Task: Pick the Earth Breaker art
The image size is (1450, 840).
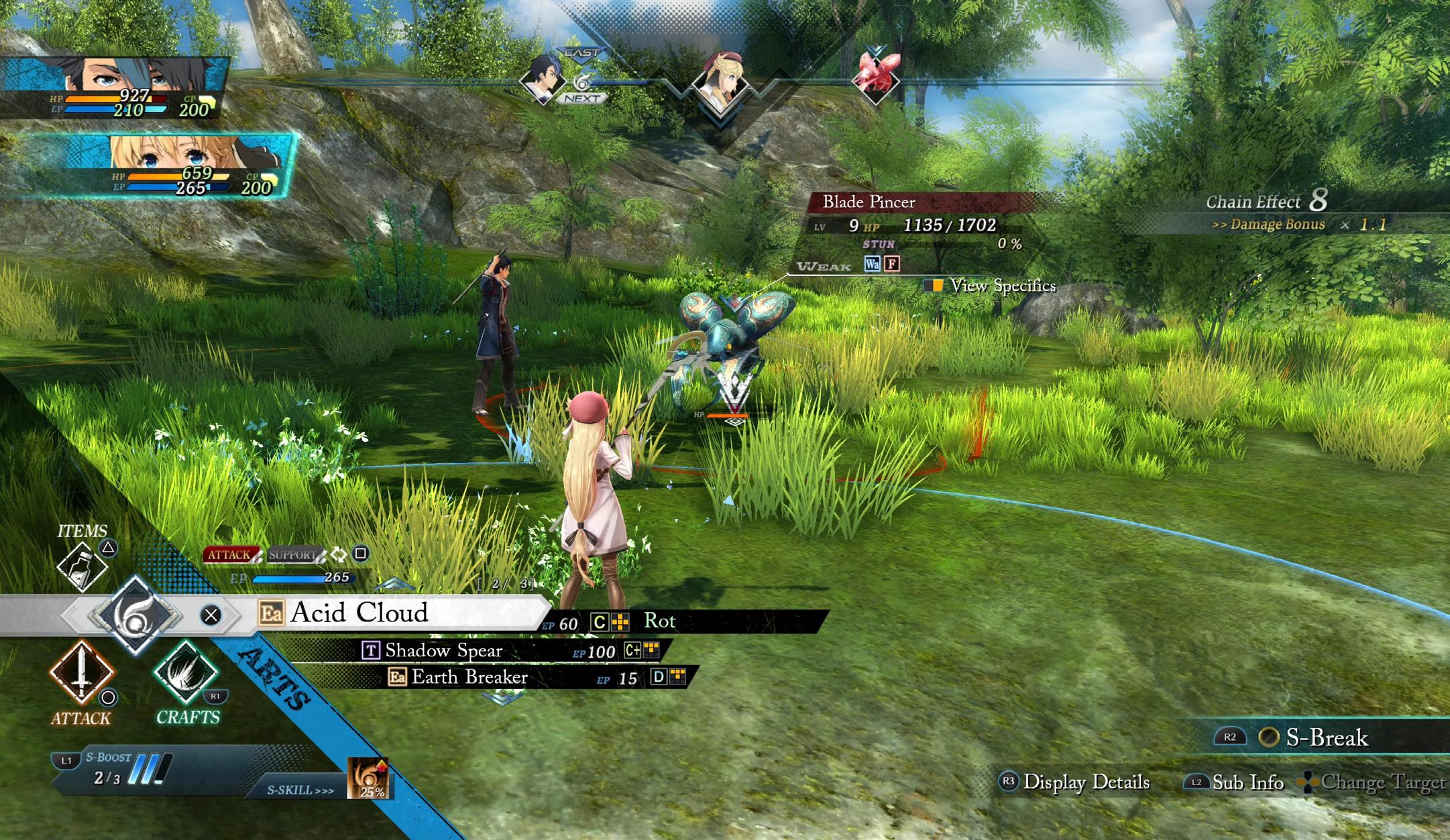Action: coord(469,677)
